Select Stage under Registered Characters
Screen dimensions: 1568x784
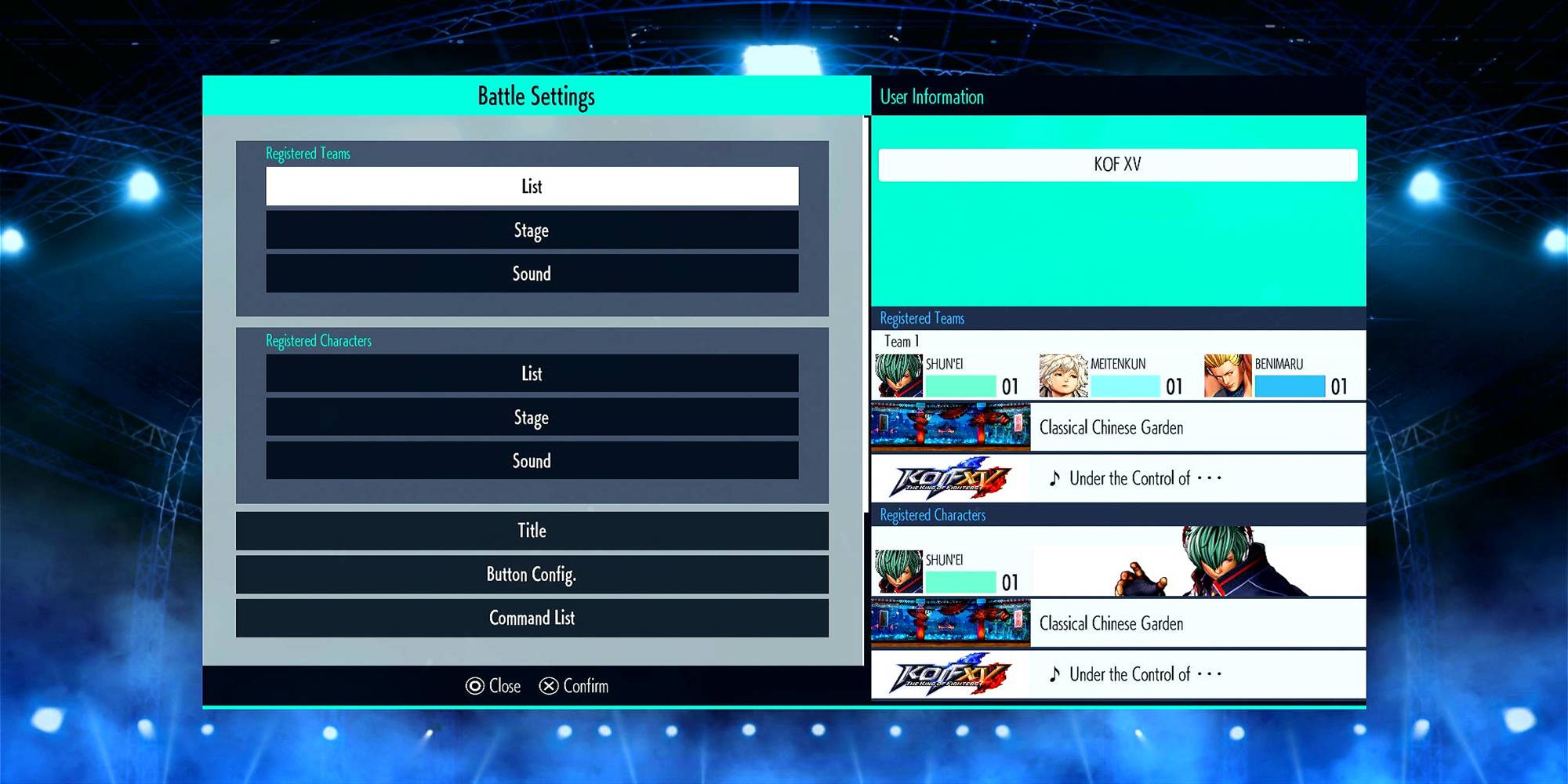click(x=532, y=418)
